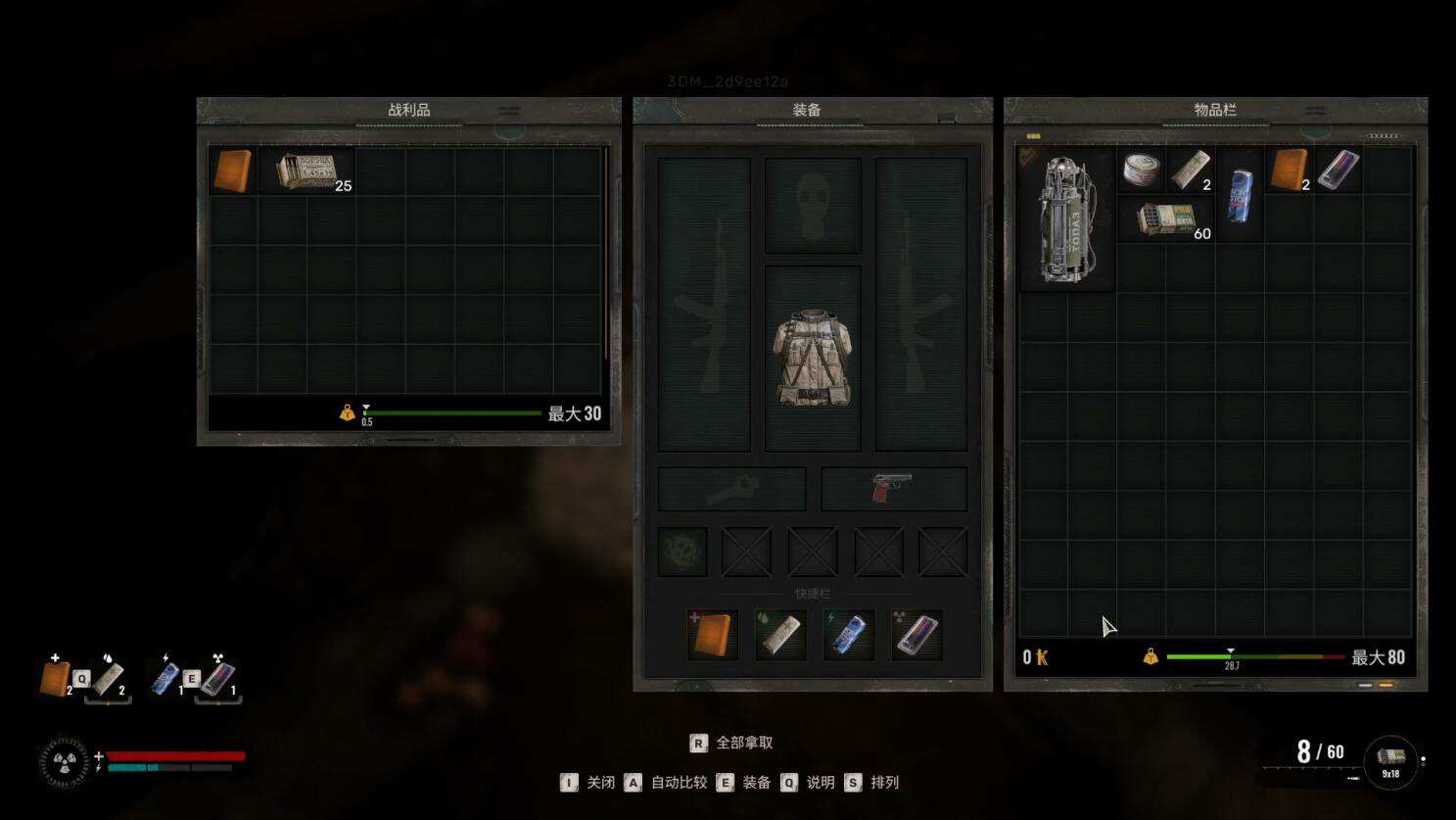Pick the canned food in the inventory
1456x820 pixels.
(1142, 169)
